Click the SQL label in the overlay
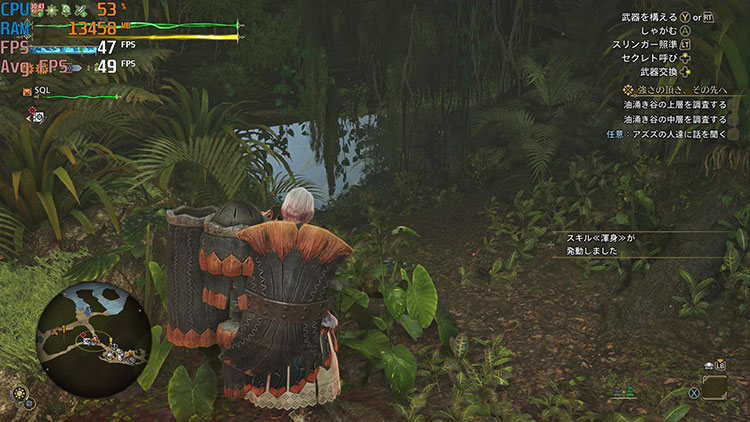The height and width of the screenshot is (422, 750). coord(42,90)
